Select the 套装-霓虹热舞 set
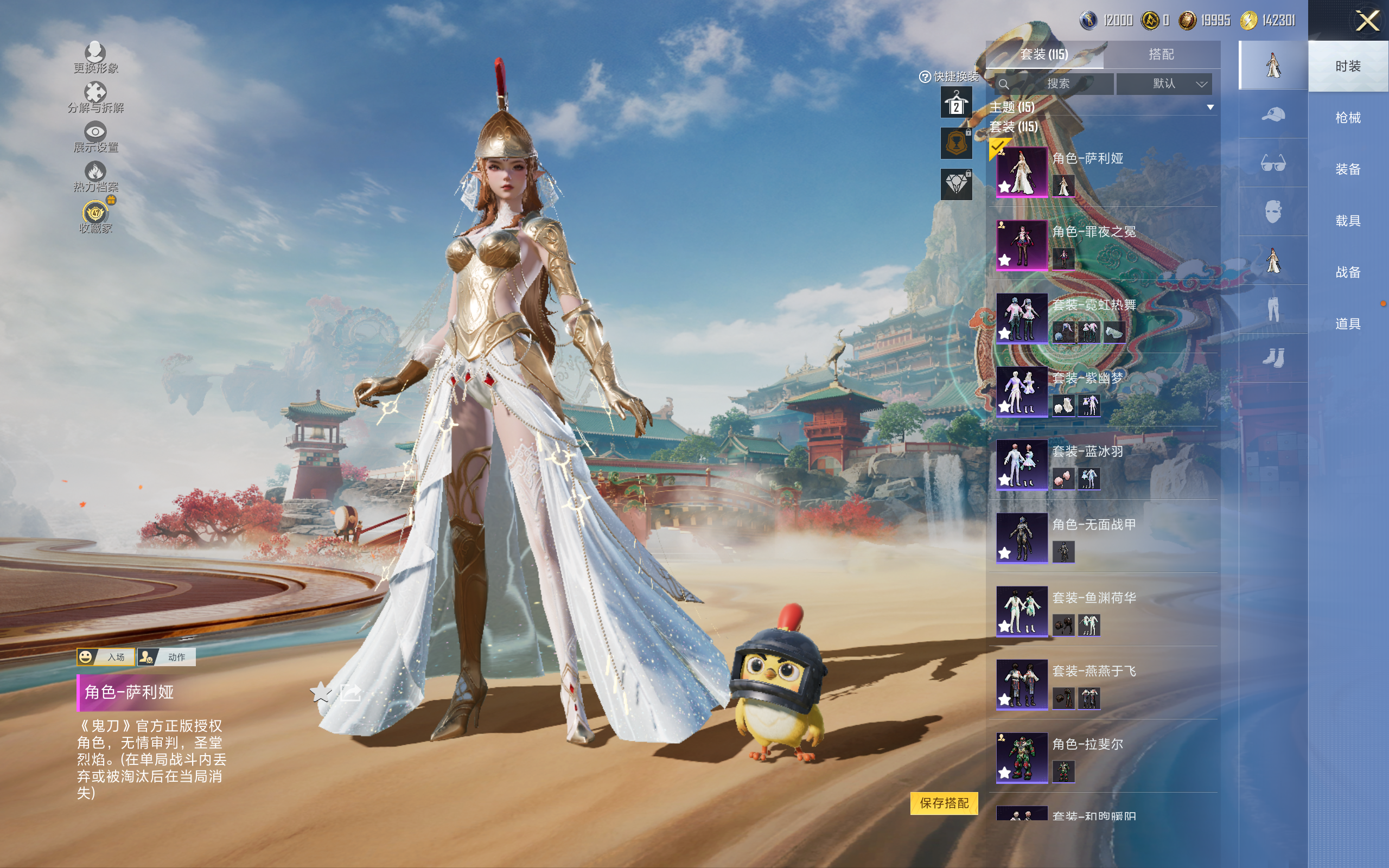 point(1022,318)
